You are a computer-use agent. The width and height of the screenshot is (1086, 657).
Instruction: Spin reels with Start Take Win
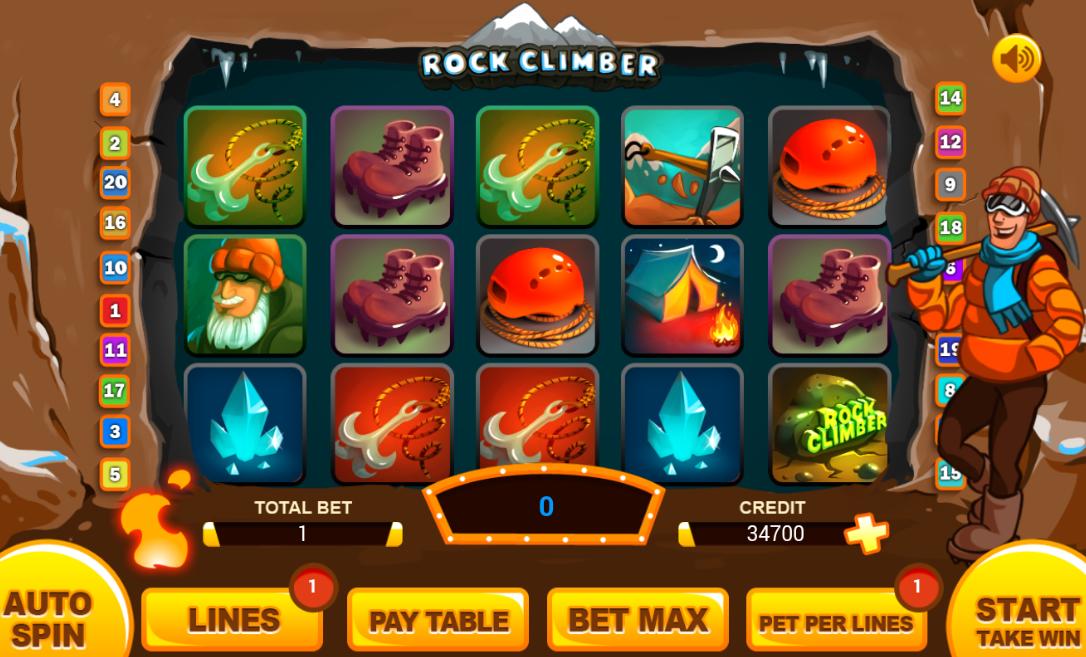(1025, 618)
